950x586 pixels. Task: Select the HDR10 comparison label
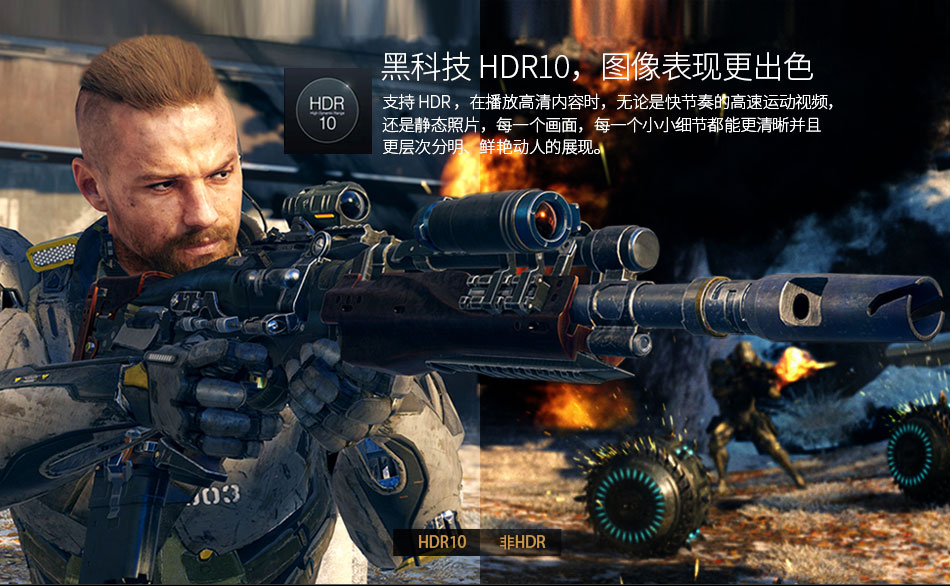coord(442,542)
